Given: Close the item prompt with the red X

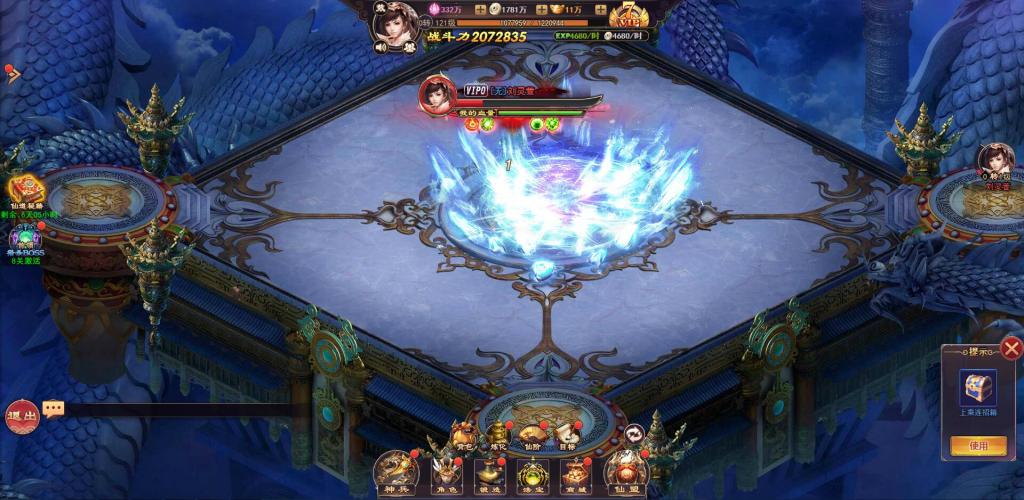Looking at the screenshot, I should (x=1012, y=348).
